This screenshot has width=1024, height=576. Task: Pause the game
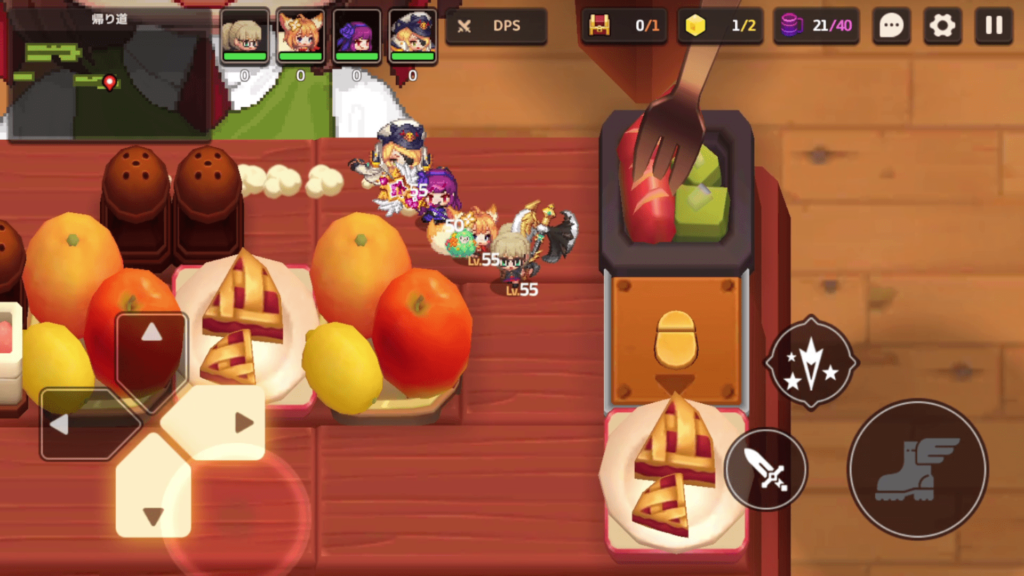point(993,26)
